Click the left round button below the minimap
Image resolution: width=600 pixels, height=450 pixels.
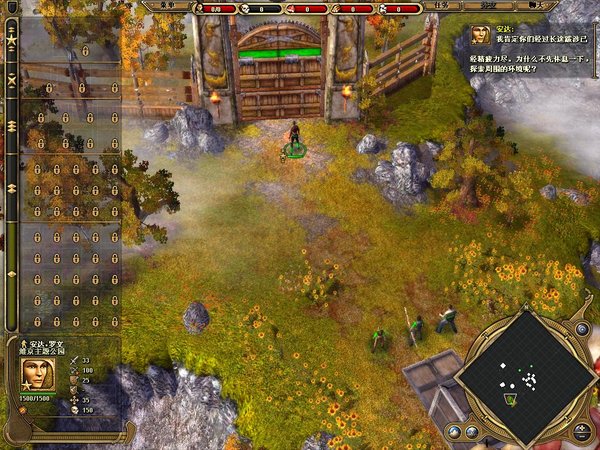pos(452,432)
